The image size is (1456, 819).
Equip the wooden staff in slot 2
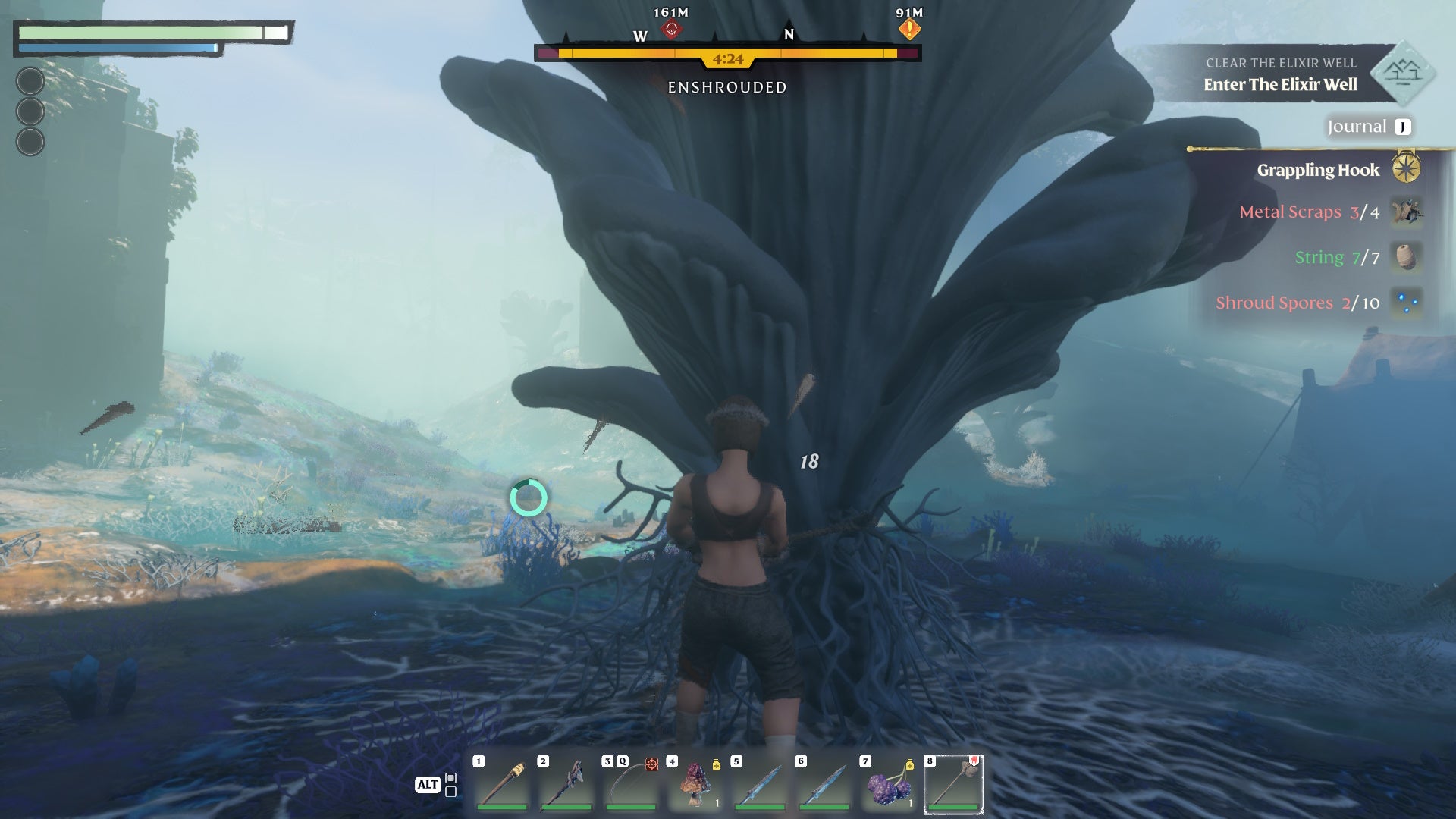566,783
